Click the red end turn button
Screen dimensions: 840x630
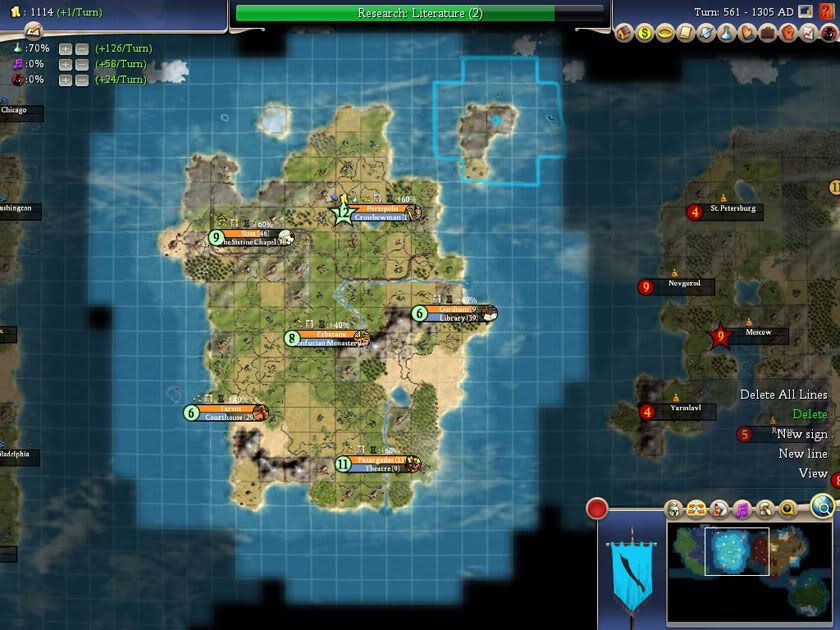[x=597, y=507]
